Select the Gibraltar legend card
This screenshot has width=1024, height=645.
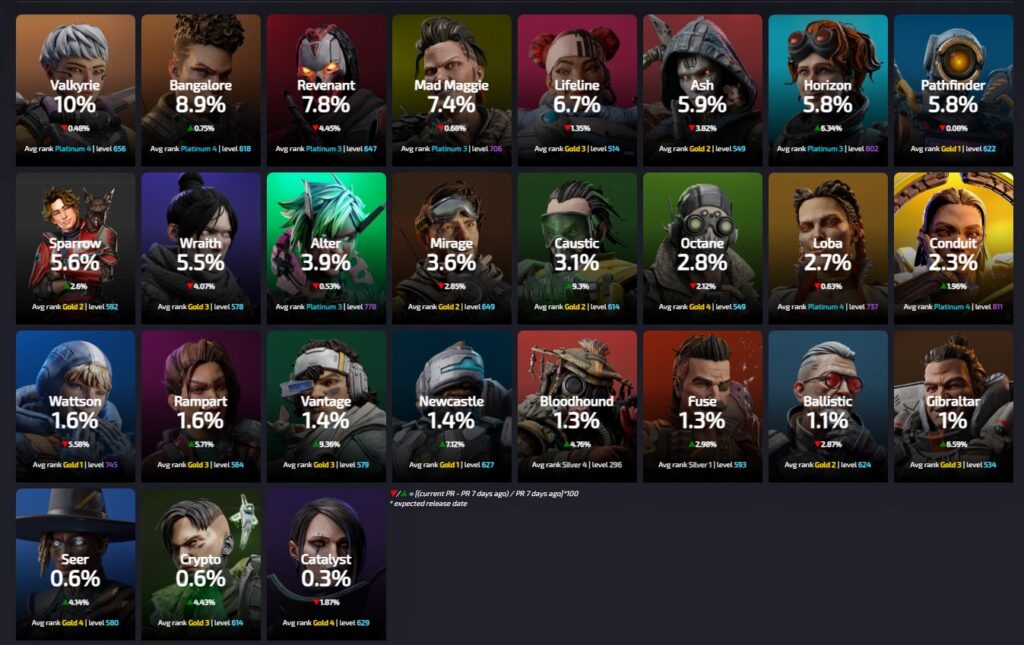[953, 406]
